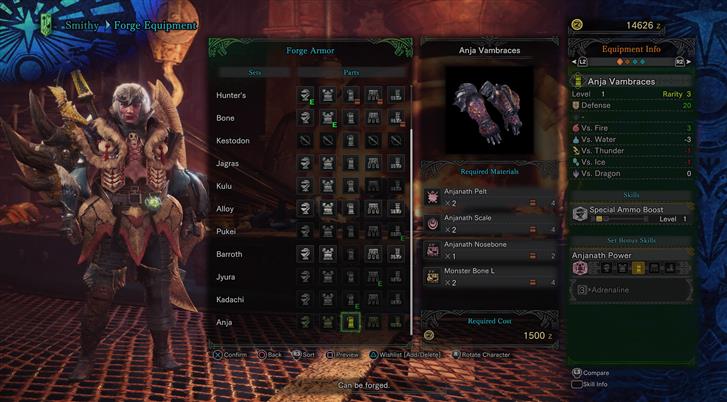
Task: Pick the Jagras armor set row
Action: click(x=227, y=163)
